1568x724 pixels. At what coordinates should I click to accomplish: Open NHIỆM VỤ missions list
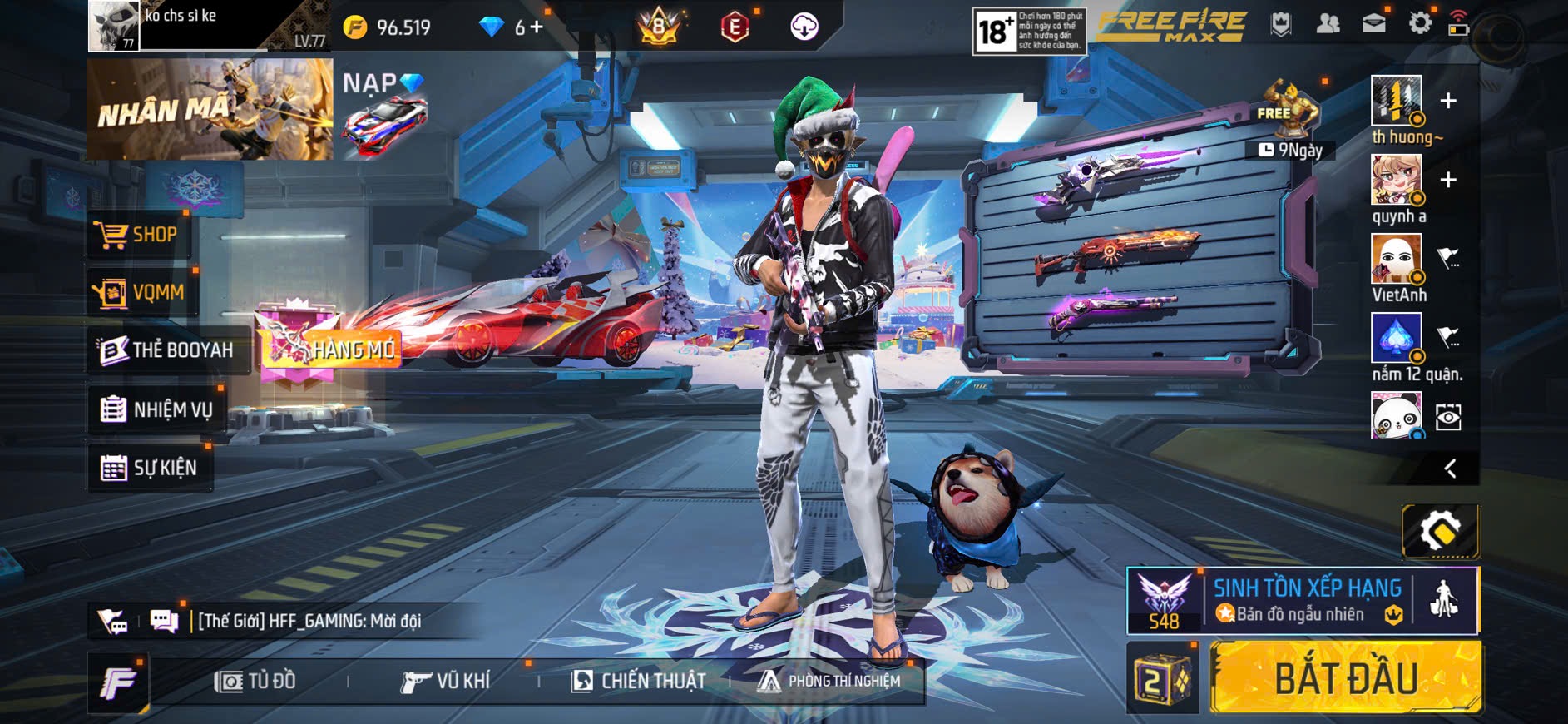(x=156, y=409)
